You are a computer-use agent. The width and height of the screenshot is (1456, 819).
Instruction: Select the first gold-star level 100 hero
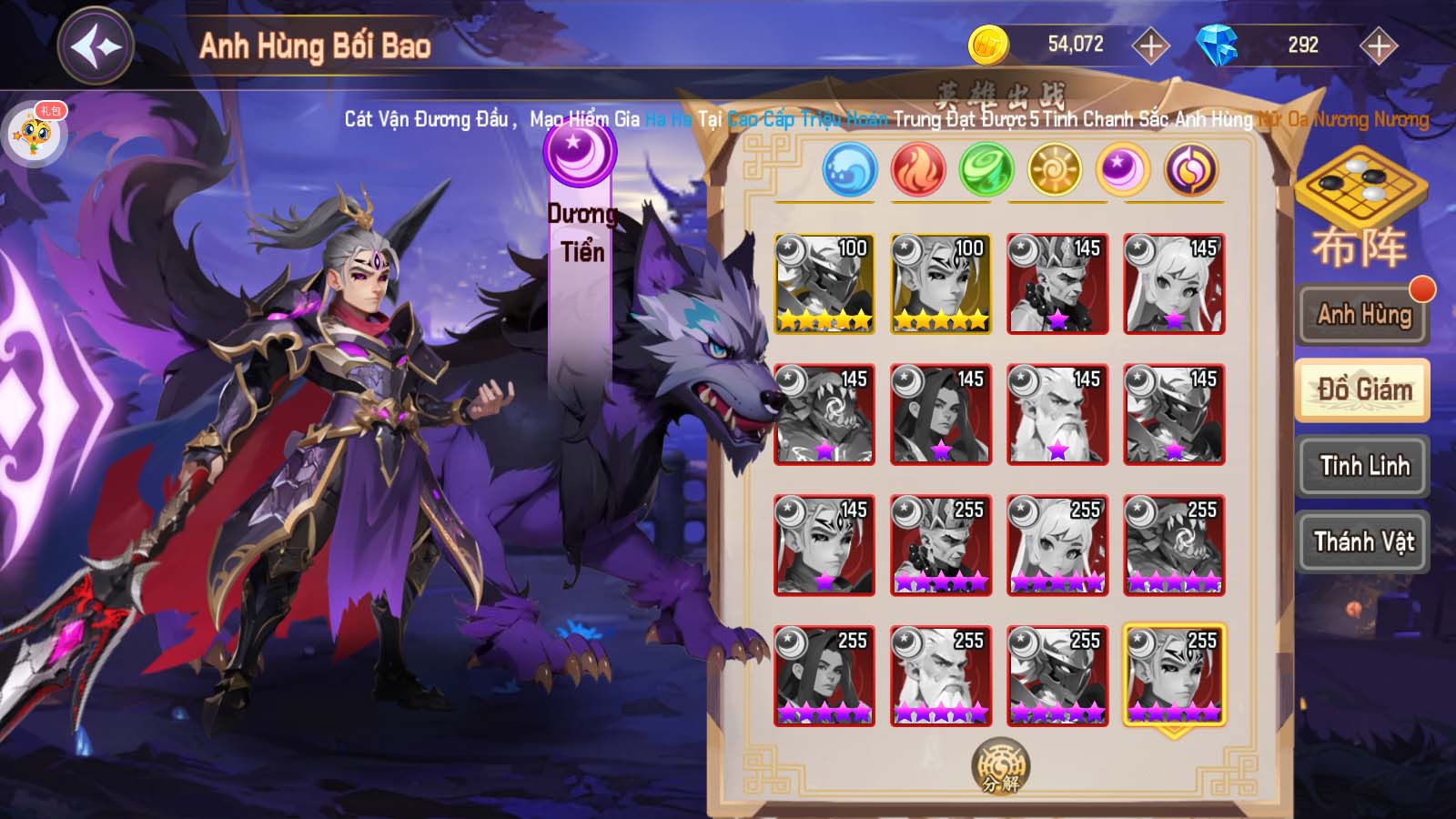(824, 283)
